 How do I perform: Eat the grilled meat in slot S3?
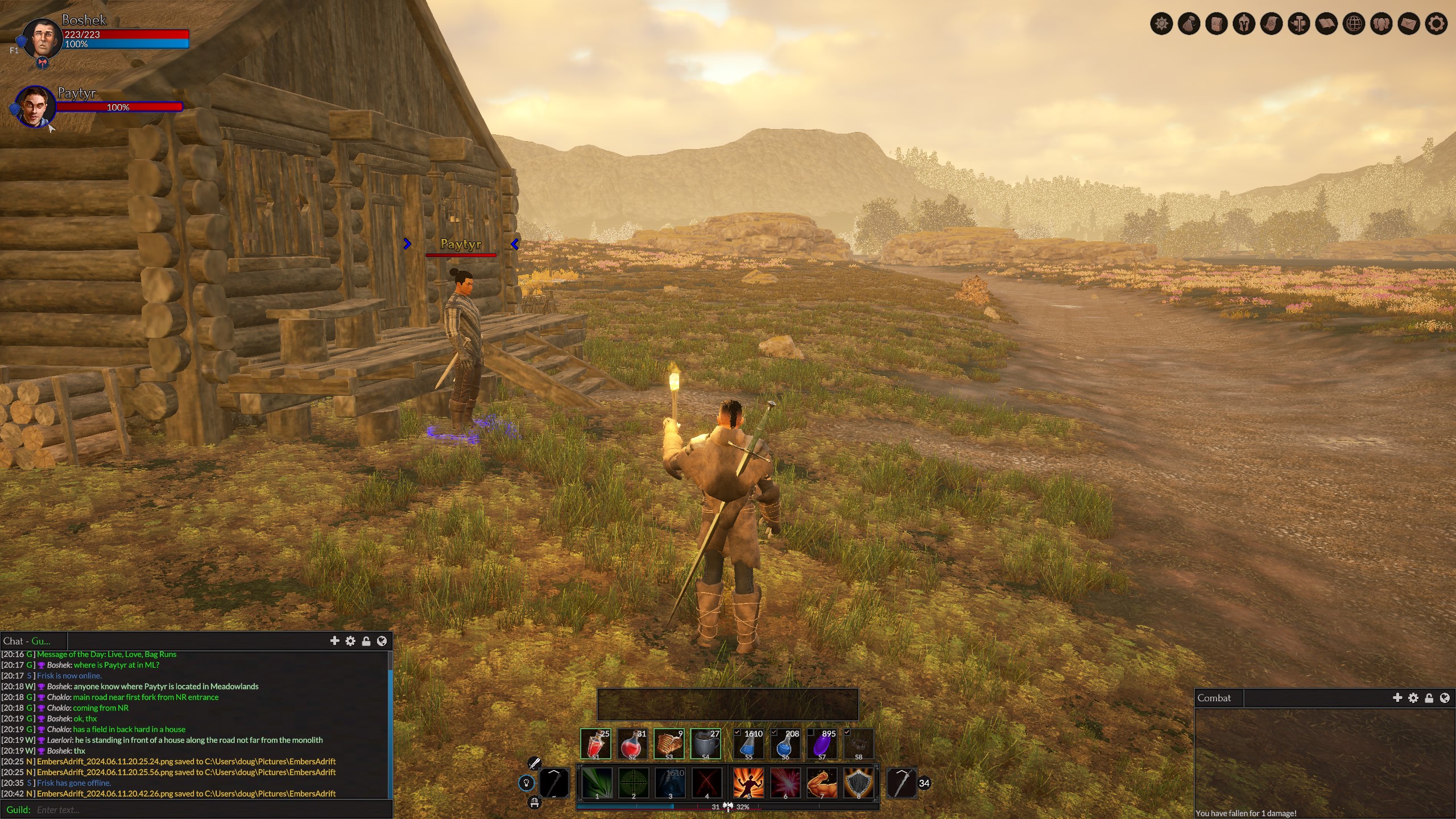pos(668,743)
